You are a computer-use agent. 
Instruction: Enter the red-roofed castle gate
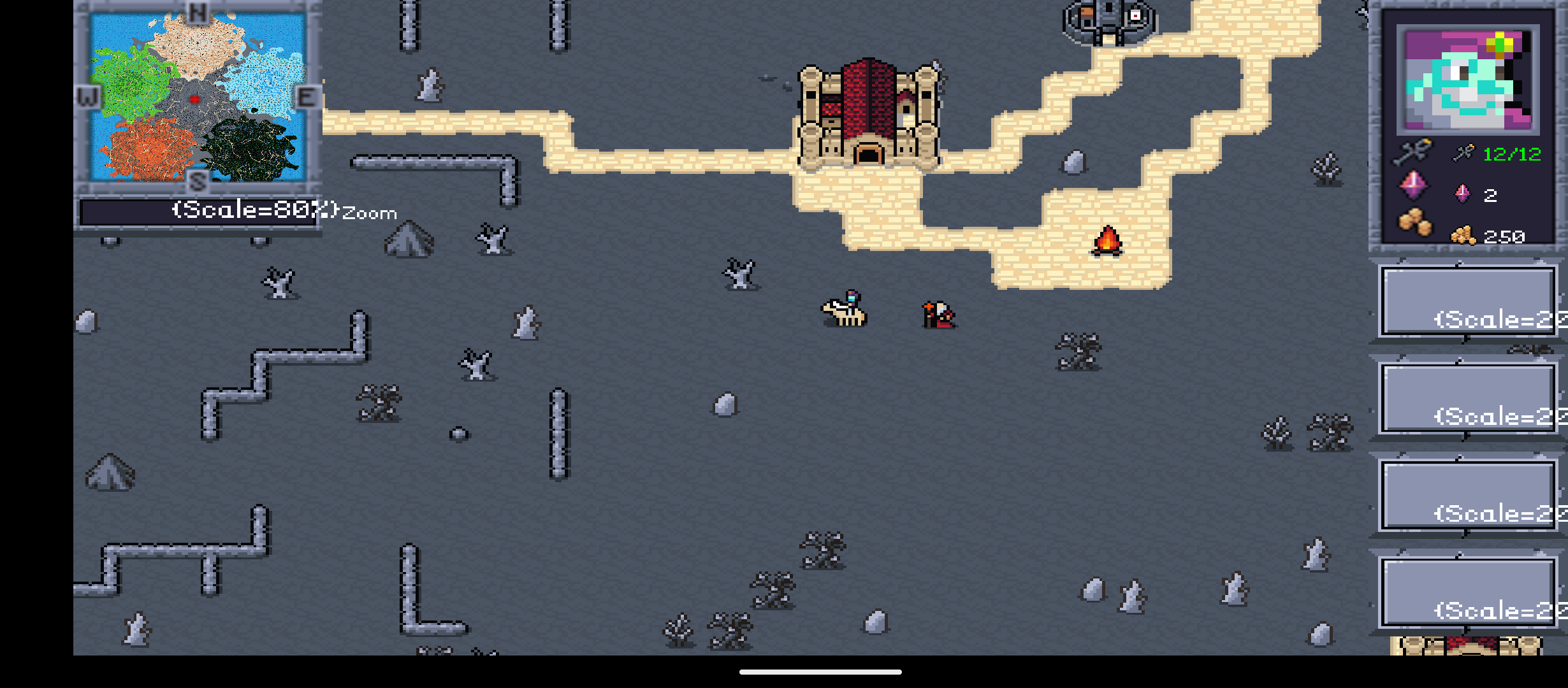(x=869, y=156)
